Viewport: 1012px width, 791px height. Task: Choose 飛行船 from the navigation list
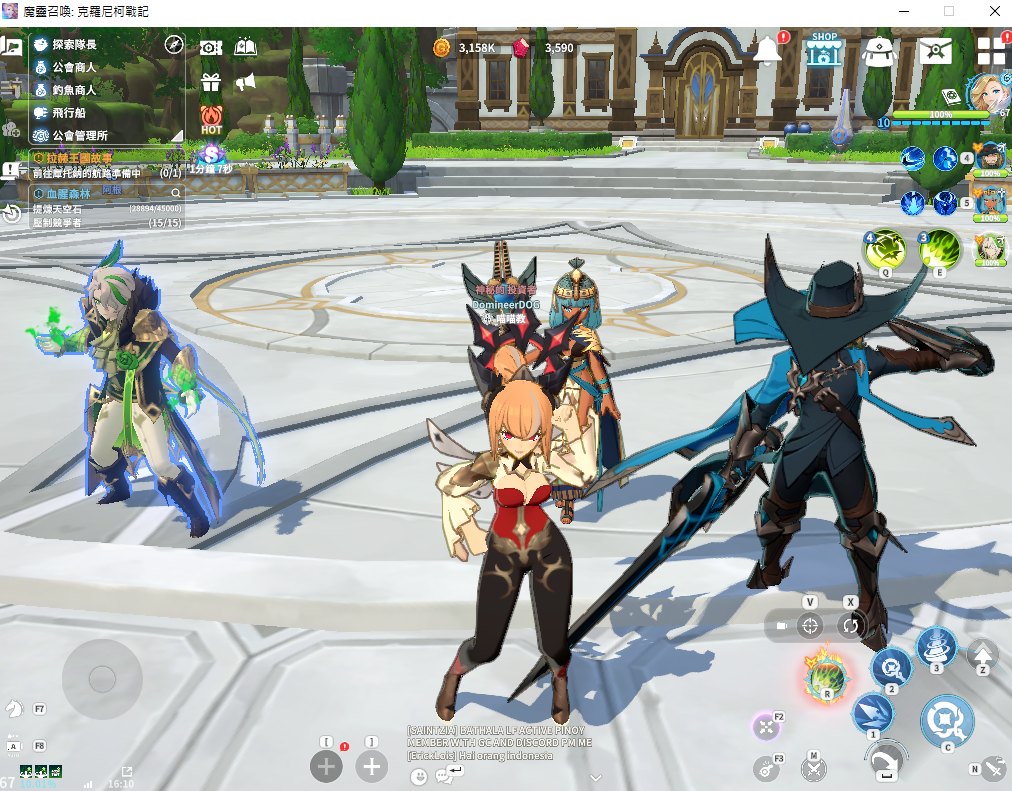click(x=68, y=113)
